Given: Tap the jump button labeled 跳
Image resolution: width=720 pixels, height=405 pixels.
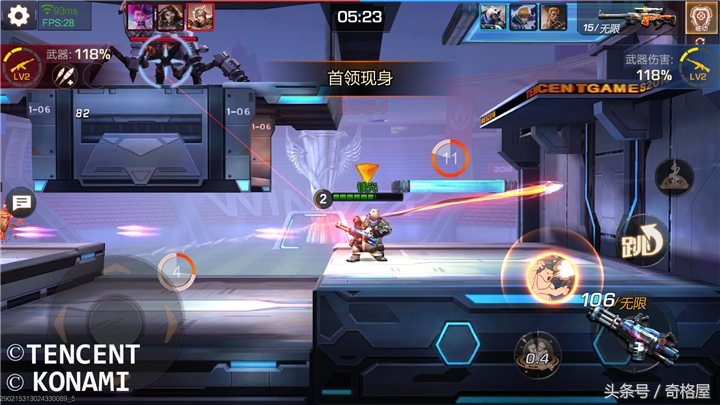Looking at the screenshot, I should coord(637,238).
